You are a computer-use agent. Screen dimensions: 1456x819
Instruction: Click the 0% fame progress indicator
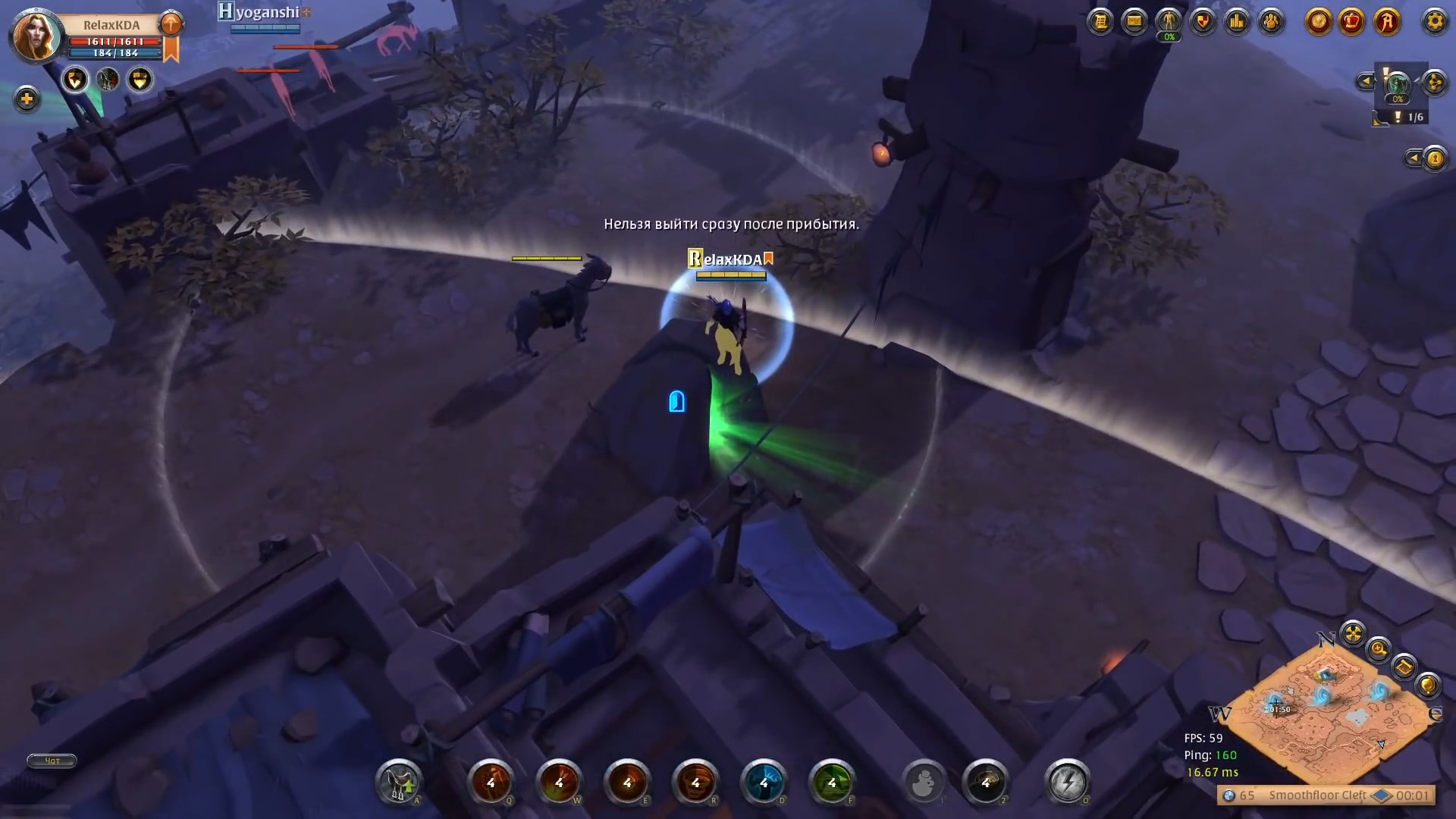pos(1396,98)
